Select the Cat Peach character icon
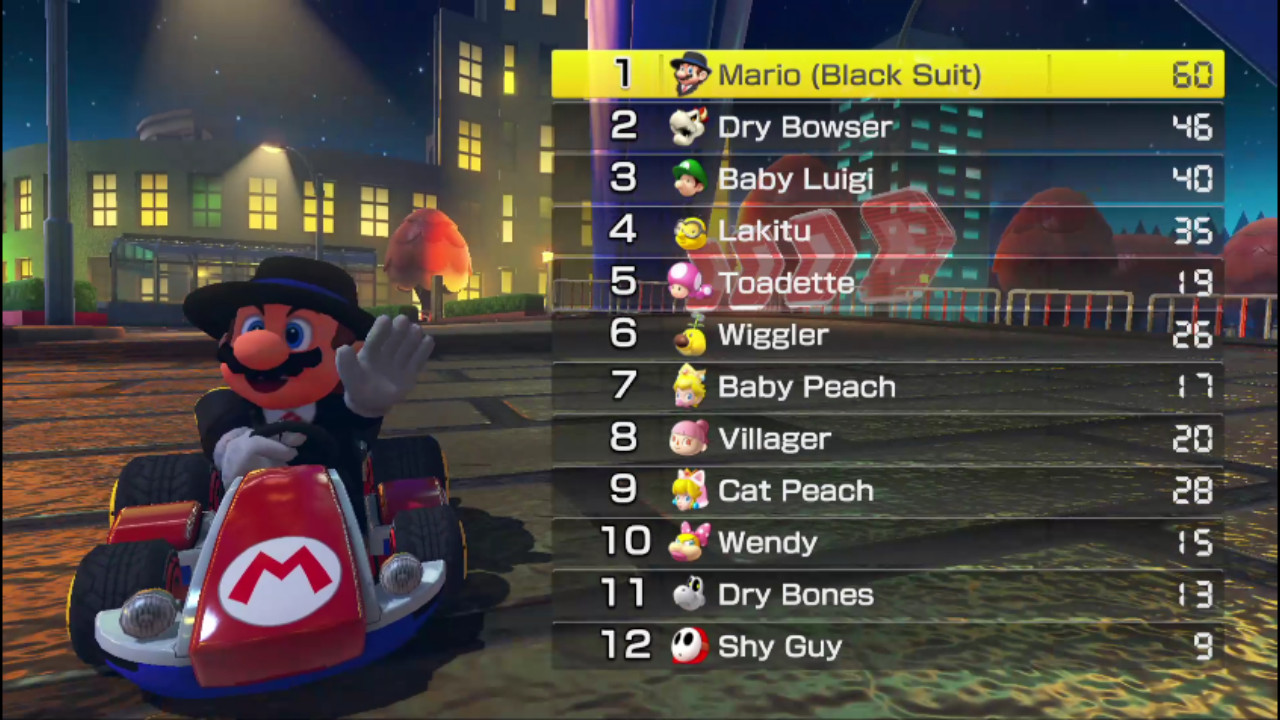The width and height of the screenshot is (1280, 720). point(690,490)
